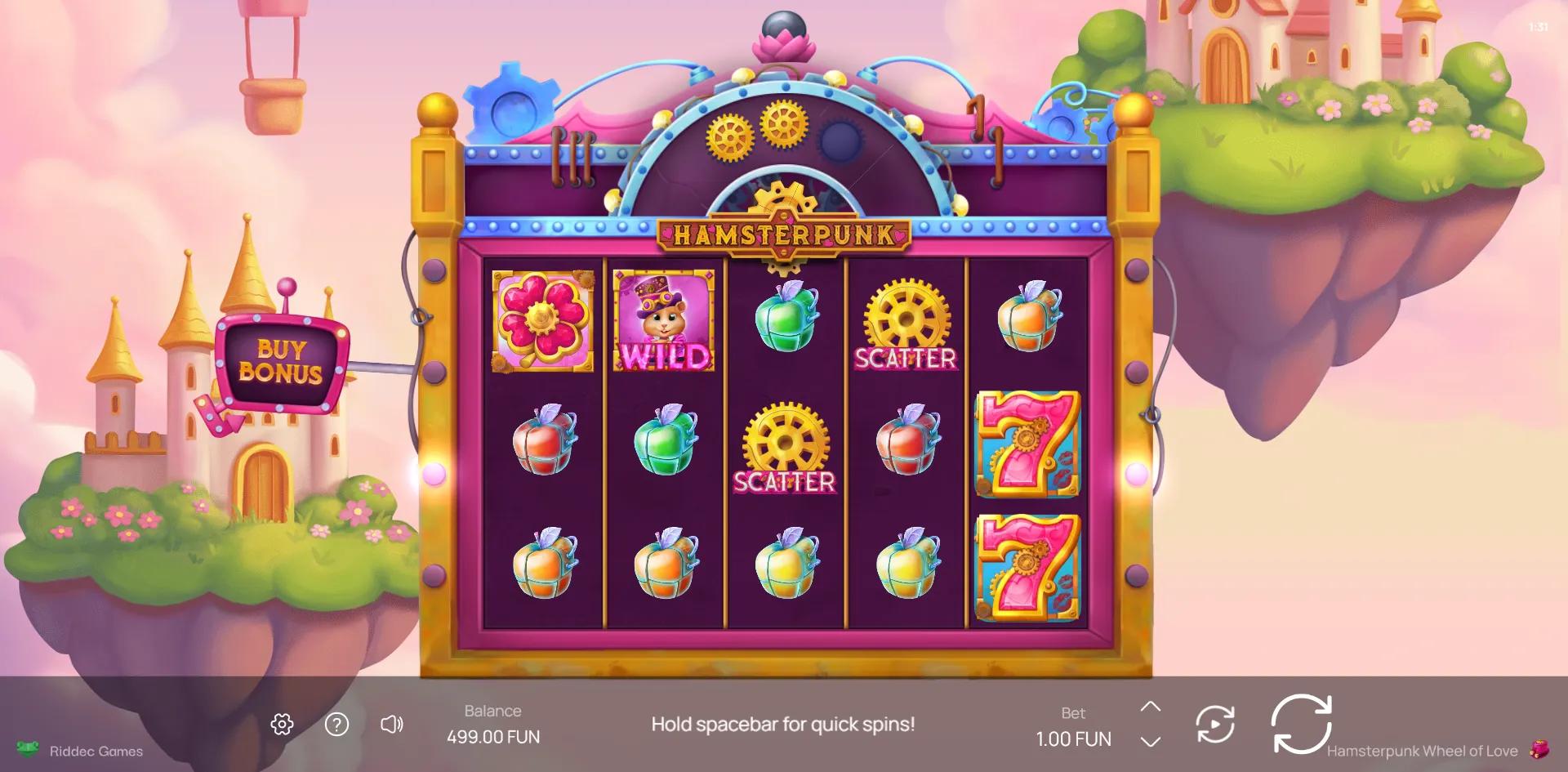Increase the bet with the up chevron
Viewport: 1568px width, 772px height.
coord(1151,707)
